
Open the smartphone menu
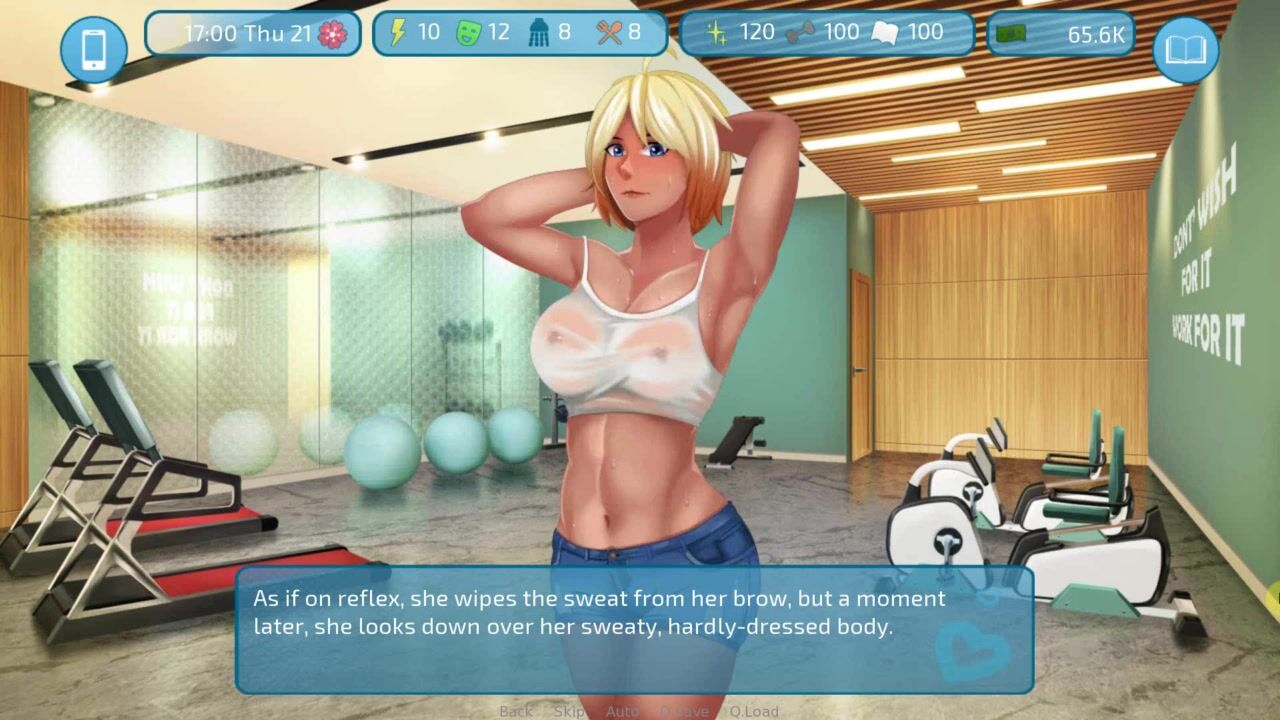coord(94,48)
